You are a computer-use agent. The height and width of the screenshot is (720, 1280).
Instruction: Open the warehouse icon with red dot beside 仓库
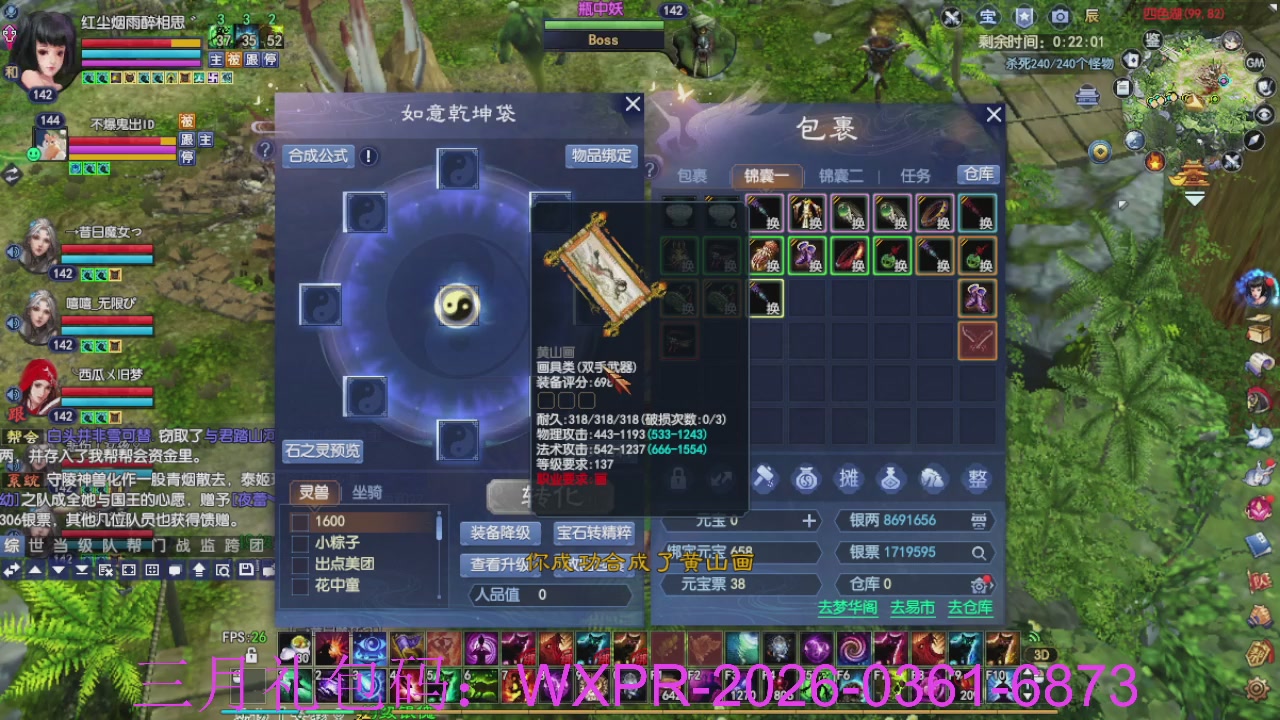coord(981,584)
